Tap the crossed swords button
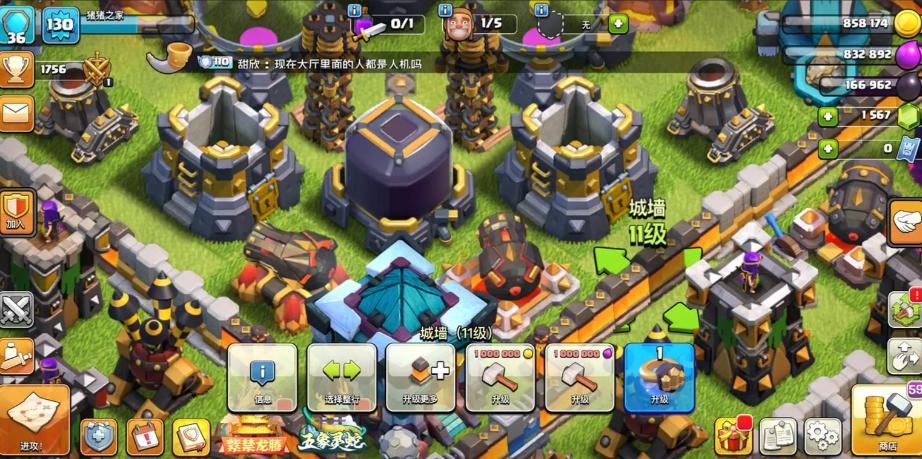 [x=17, y=309]
